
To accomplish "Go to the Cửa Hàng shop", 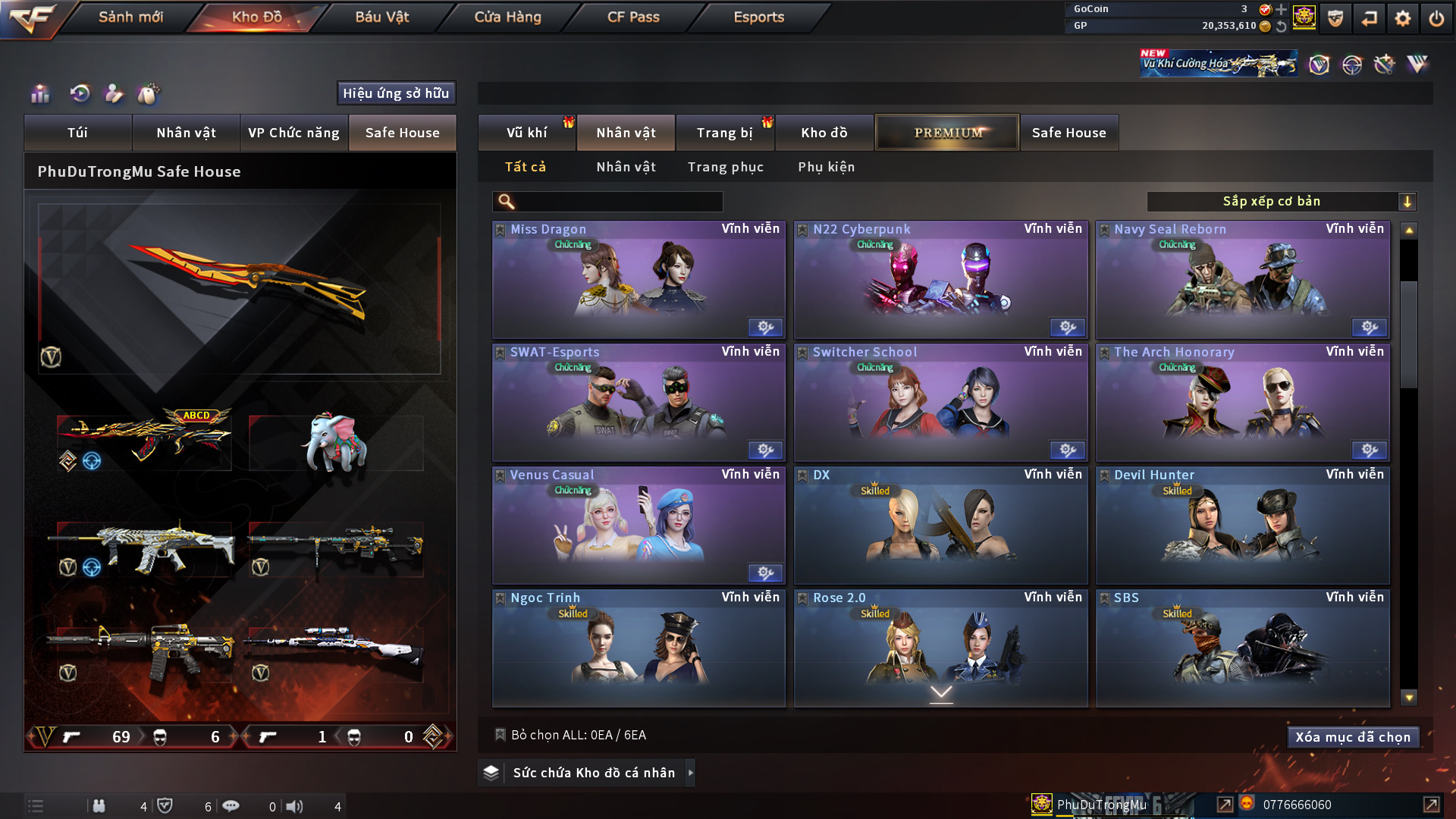I will point(507,17).
